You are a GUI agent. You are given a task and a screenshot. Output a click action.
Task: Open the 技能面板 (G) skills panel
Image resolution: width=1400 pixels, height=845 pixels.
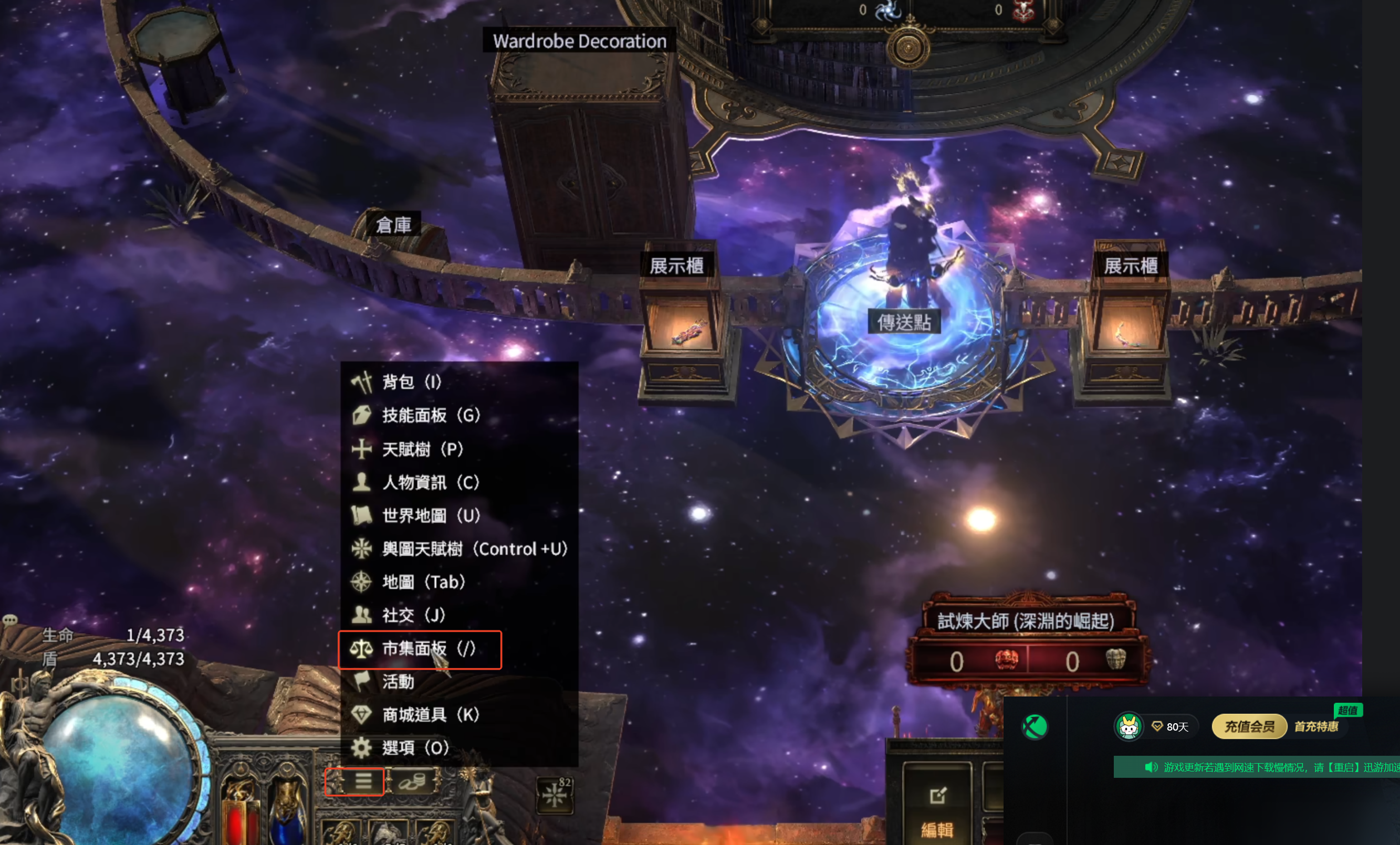[431, 416]
